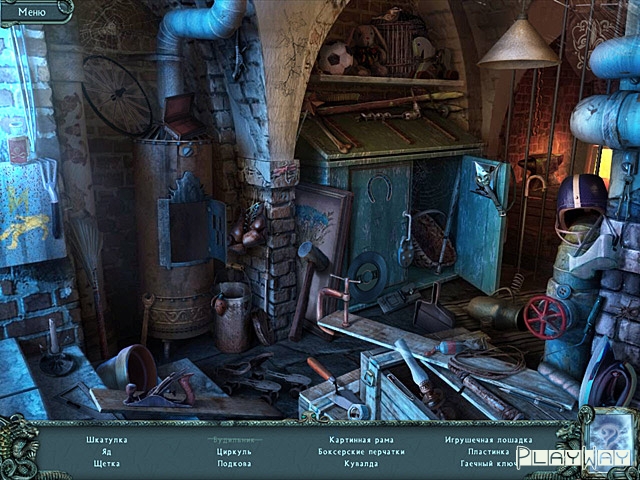The height and width of the screenshot is (480, 640).
Task: Select Игрушечная лошадка in the list
Action: (x=487, y=440)
